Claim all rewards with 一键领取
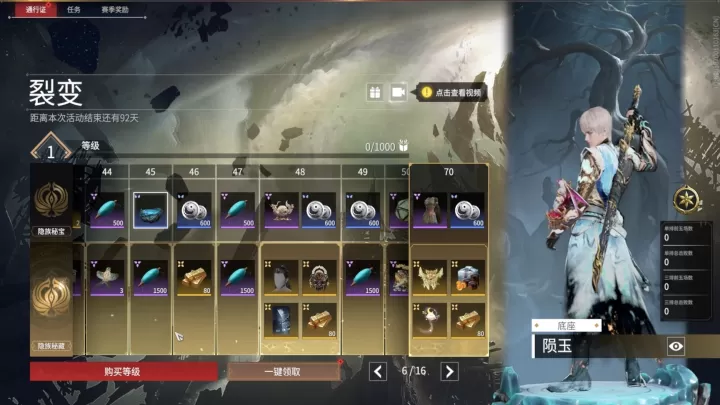The width and height of the screenshot is (720, 405). pyautogui.click(x=283, y=371)
